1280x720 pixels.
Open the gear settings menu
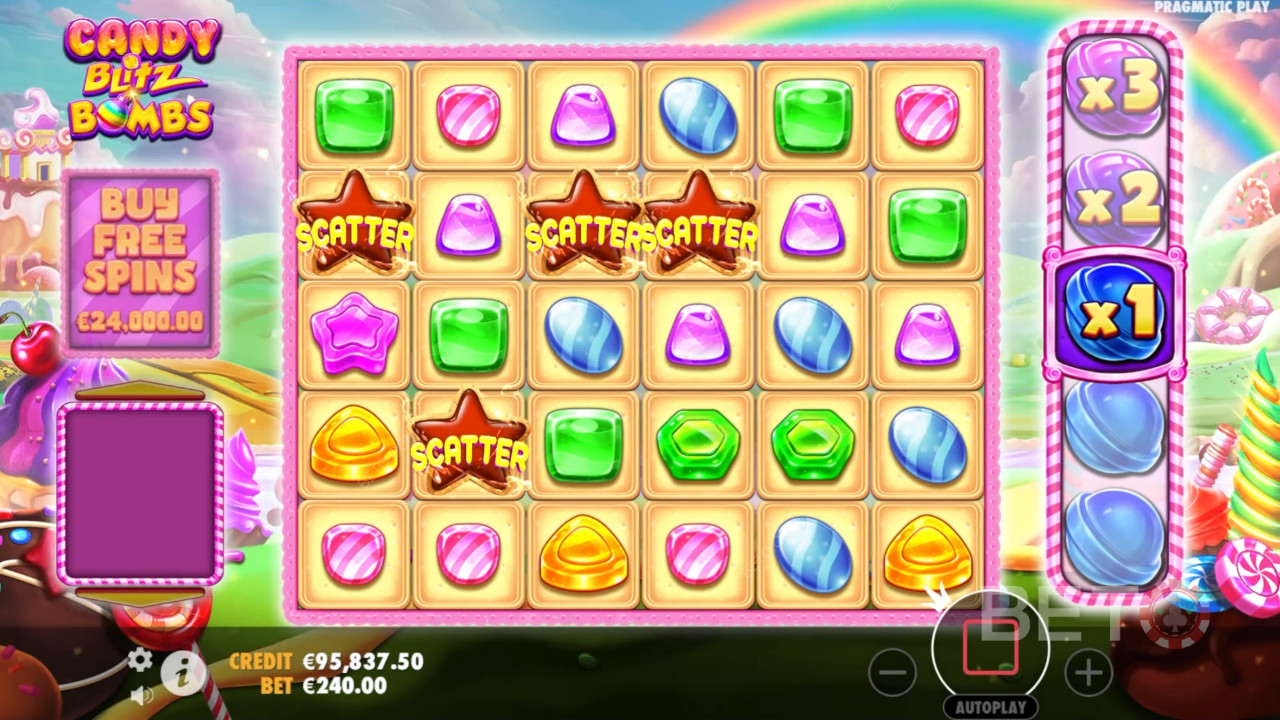click(141, 659)
